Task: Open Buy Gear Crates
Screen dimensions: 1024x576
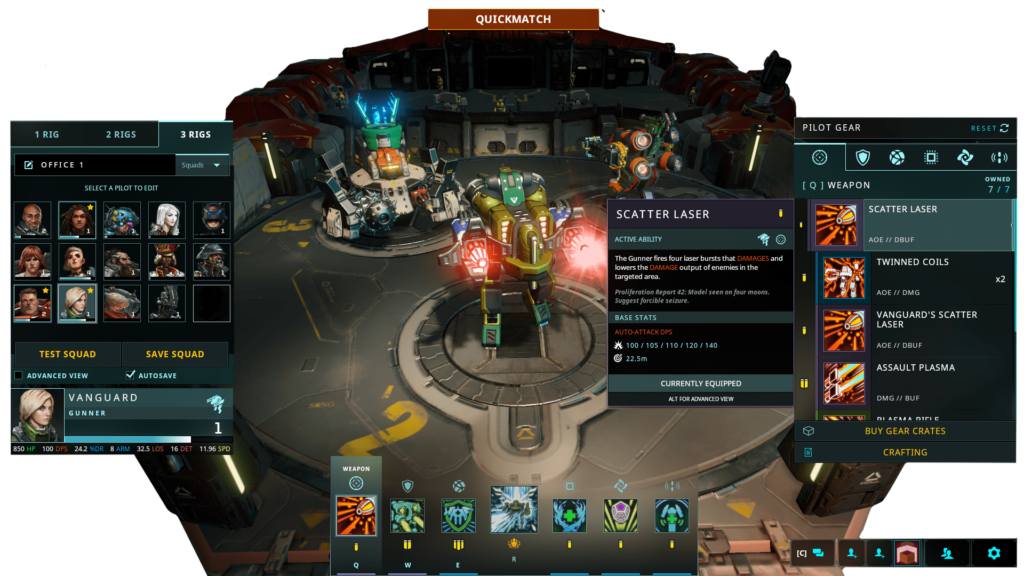Action: point(904,431)
